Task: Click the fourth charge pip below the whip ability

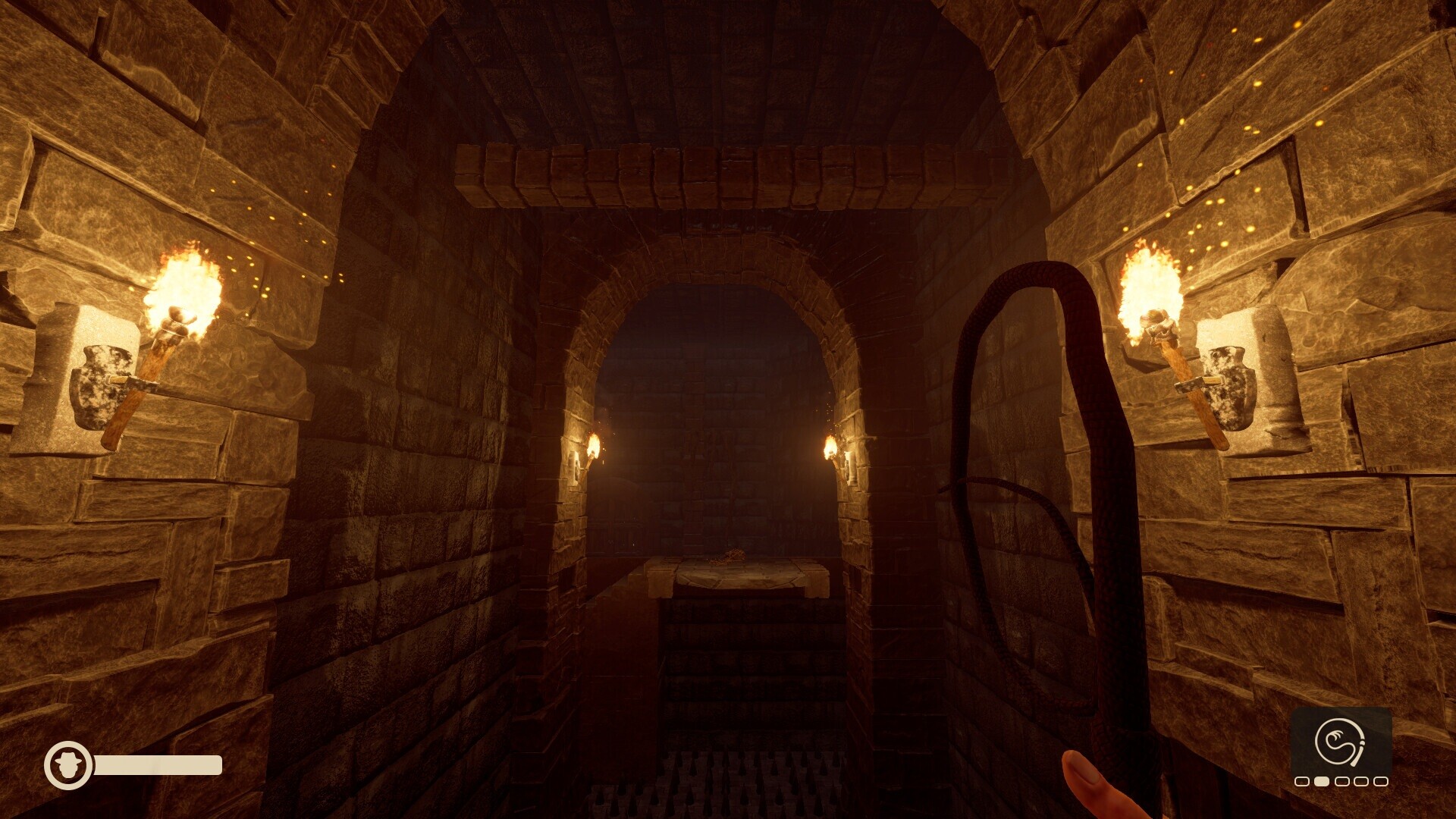Action: pyautogui.click(x=1362, y=781)
